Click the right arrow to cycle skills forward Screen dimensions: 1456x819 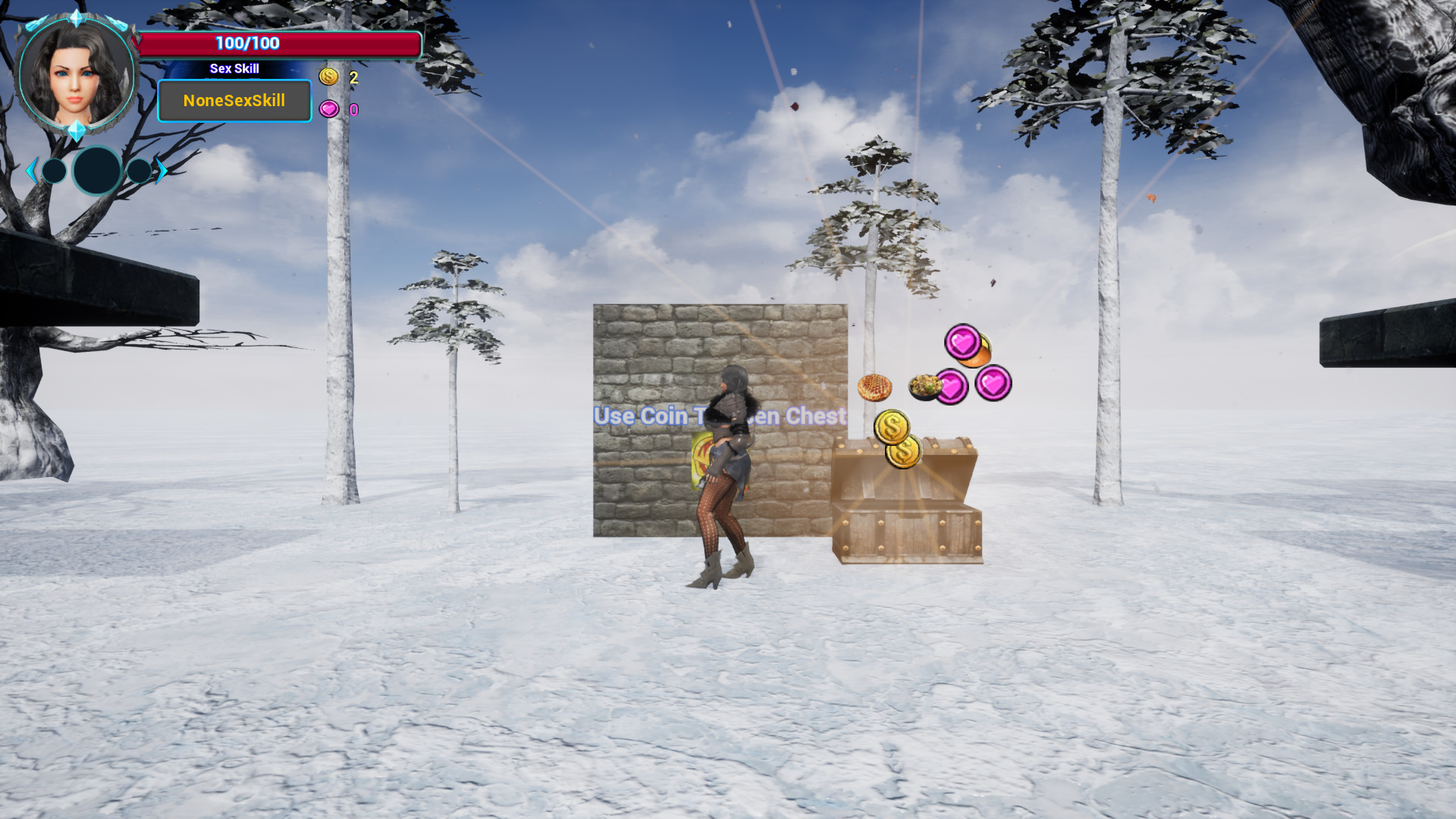pyautogui.click(x=162, y=171)
